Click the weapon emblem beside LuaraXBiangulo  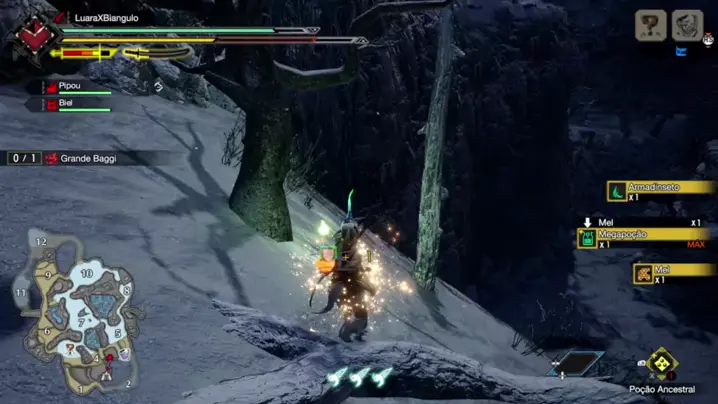[x=34, y=36]
